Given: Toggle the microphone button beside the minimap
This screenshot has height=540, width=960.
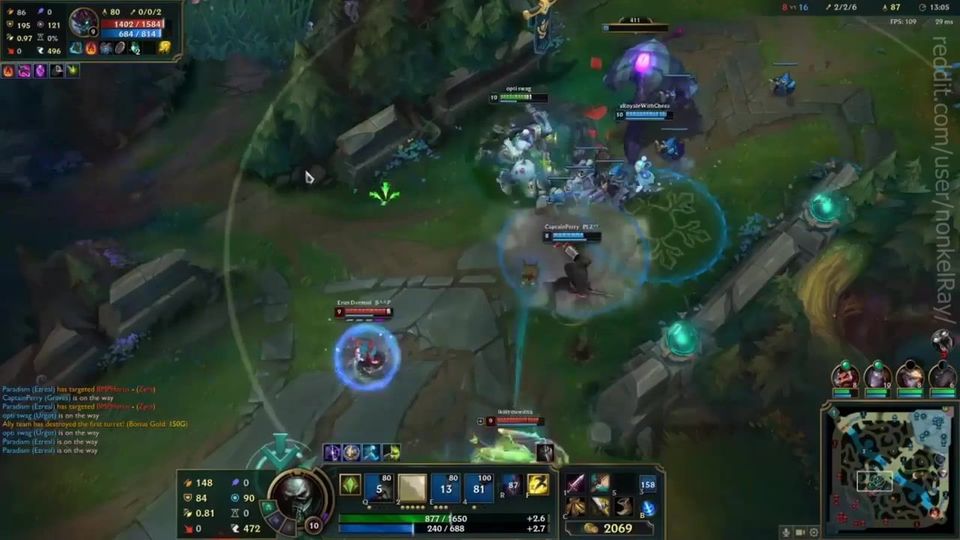Looking at the screenshot, I should [x=787, y=532].
